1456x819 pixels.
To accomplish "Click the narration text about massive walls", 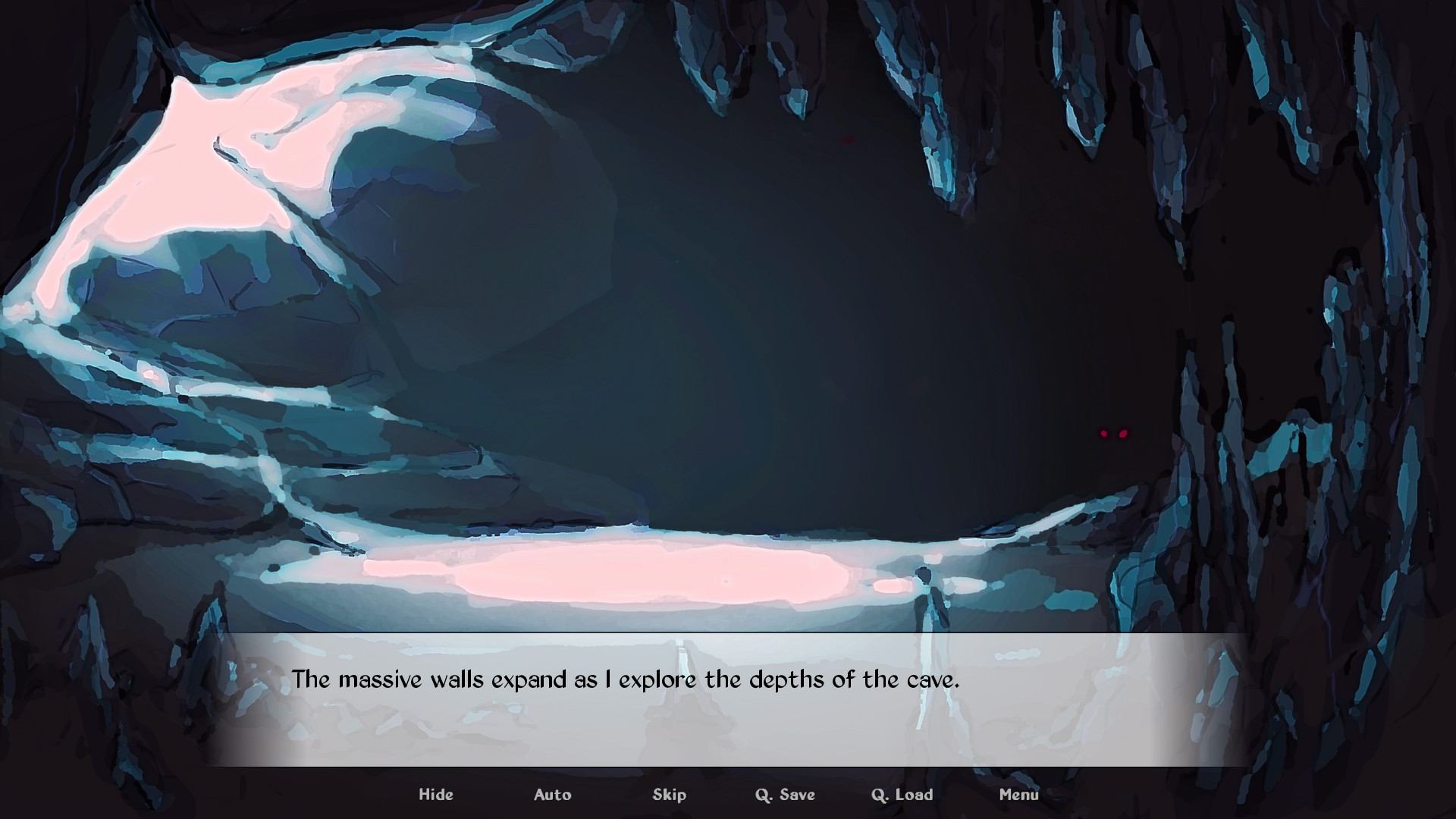I will click(x=627, y=680).
